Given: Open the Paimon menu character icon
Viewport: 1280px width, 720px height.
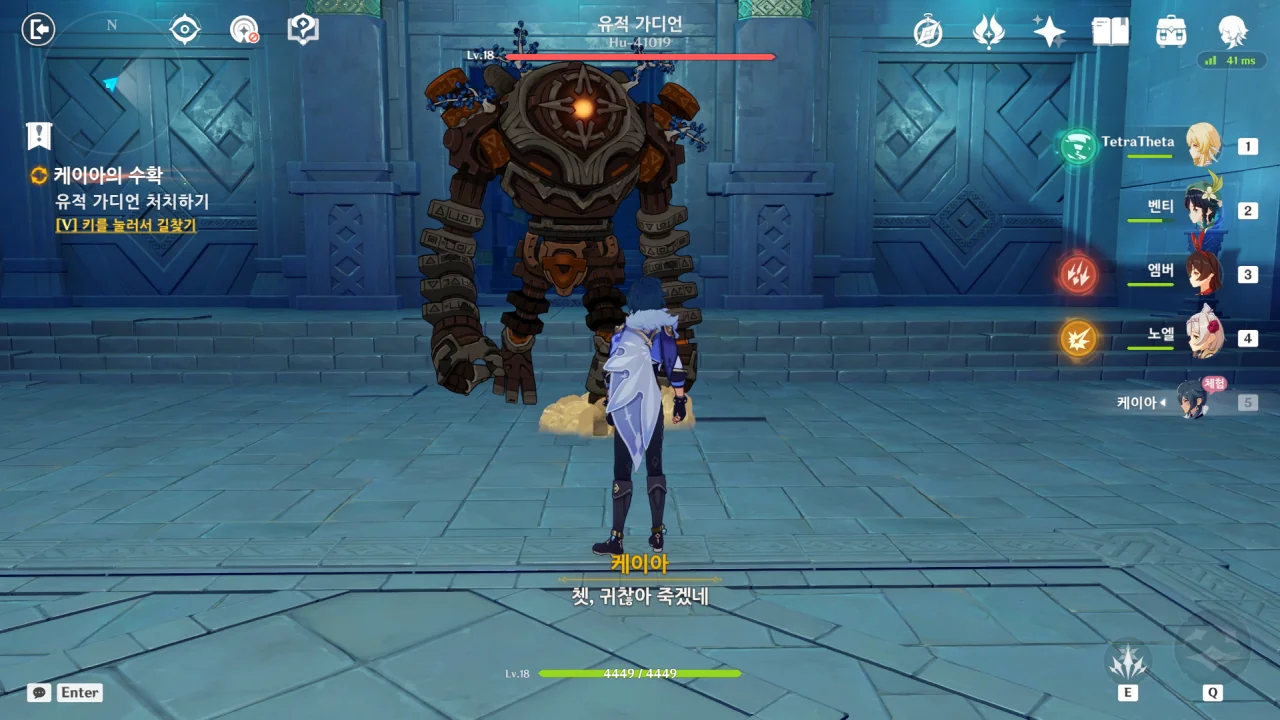Looking at the screenshot, I should tap(1232, 31).
